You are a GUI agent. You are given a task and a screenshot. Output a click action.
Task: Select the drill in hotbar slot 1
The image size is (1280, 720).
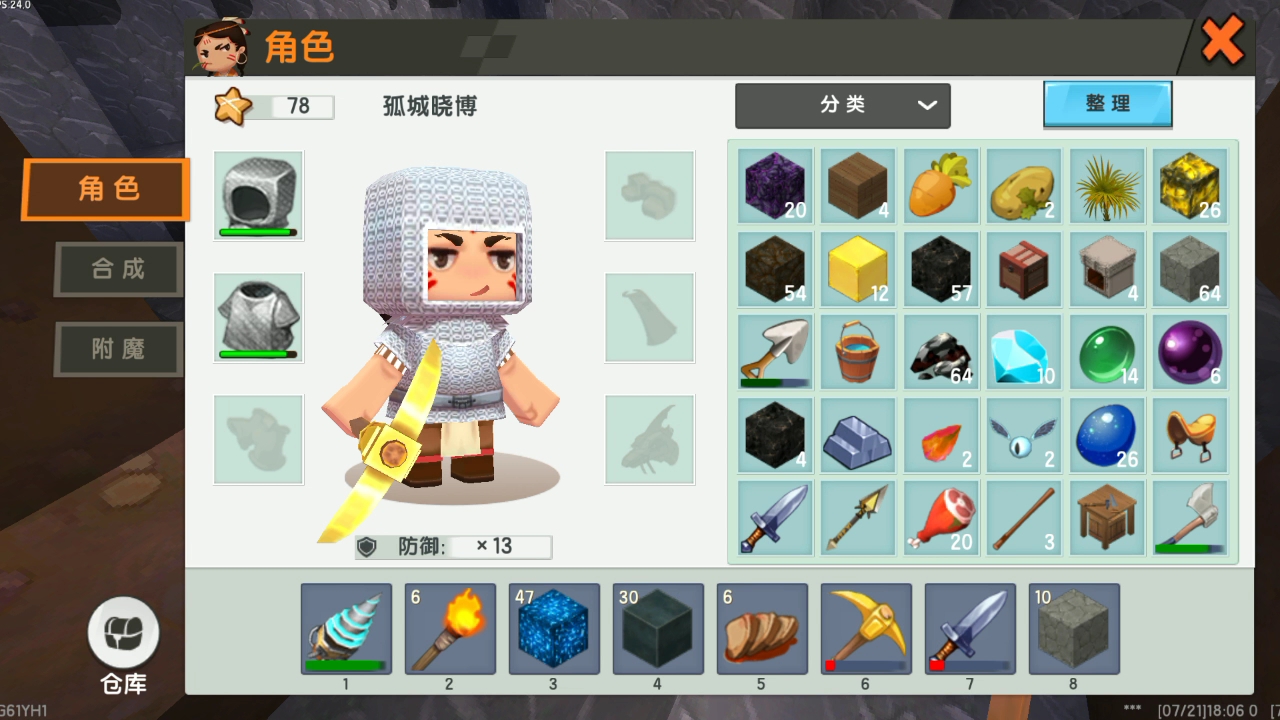(345, 628)
